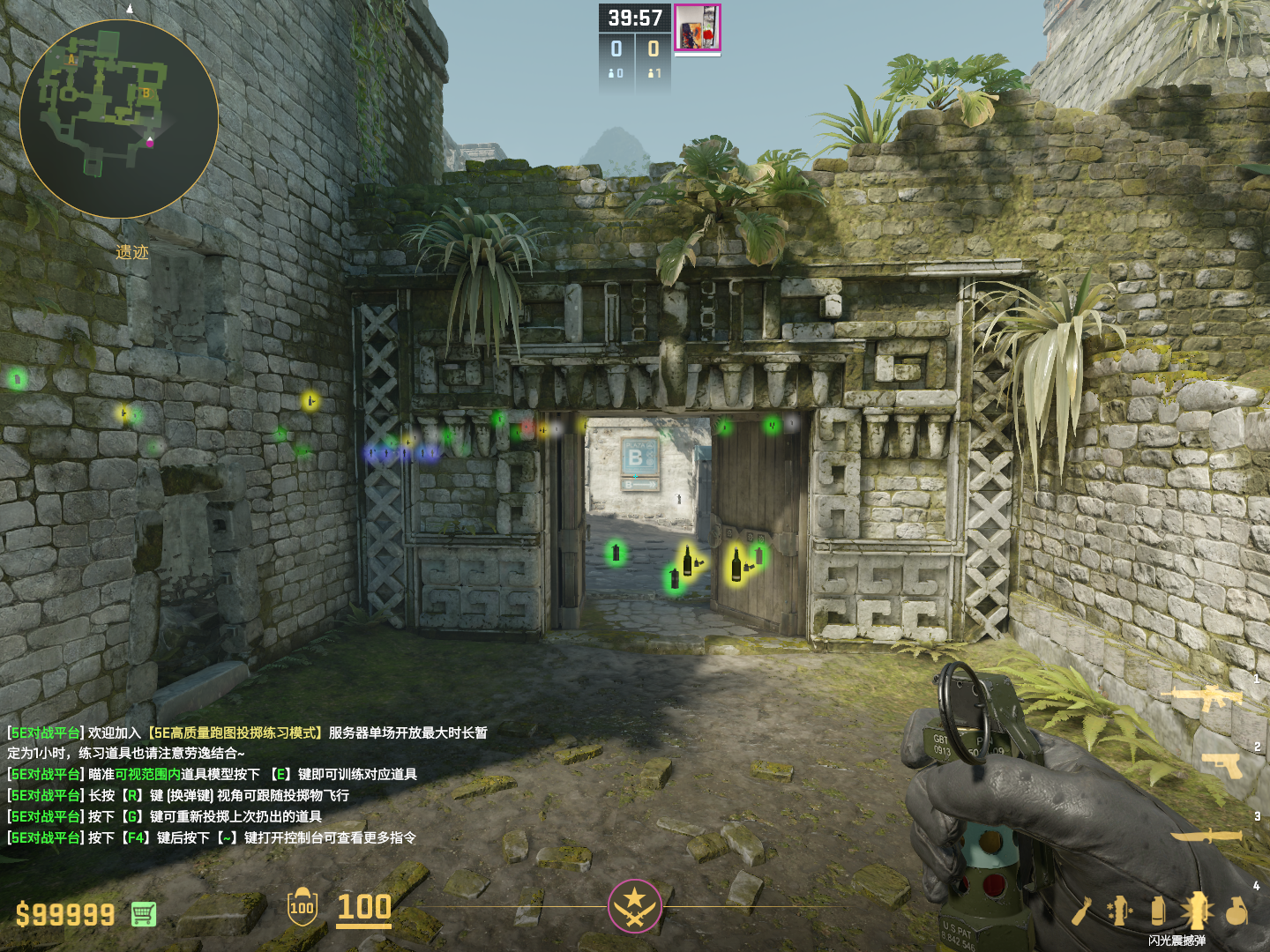Viewport: 1270px width, 952px height.
Task: Select the player avatar beside the scoreboard
Action: point(698,27)
